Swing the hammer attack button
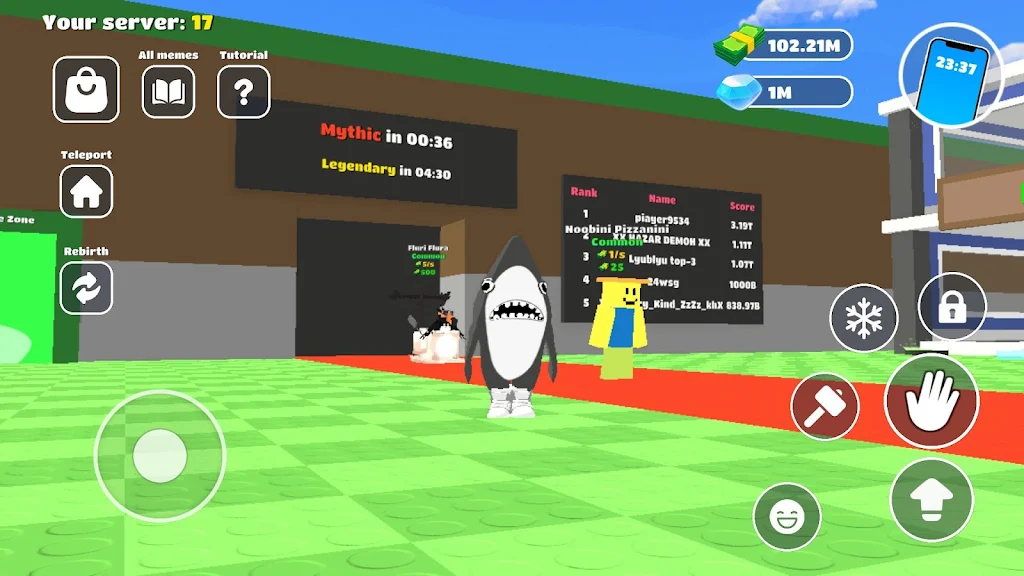 pyautogui.click(x=825, y=407)
